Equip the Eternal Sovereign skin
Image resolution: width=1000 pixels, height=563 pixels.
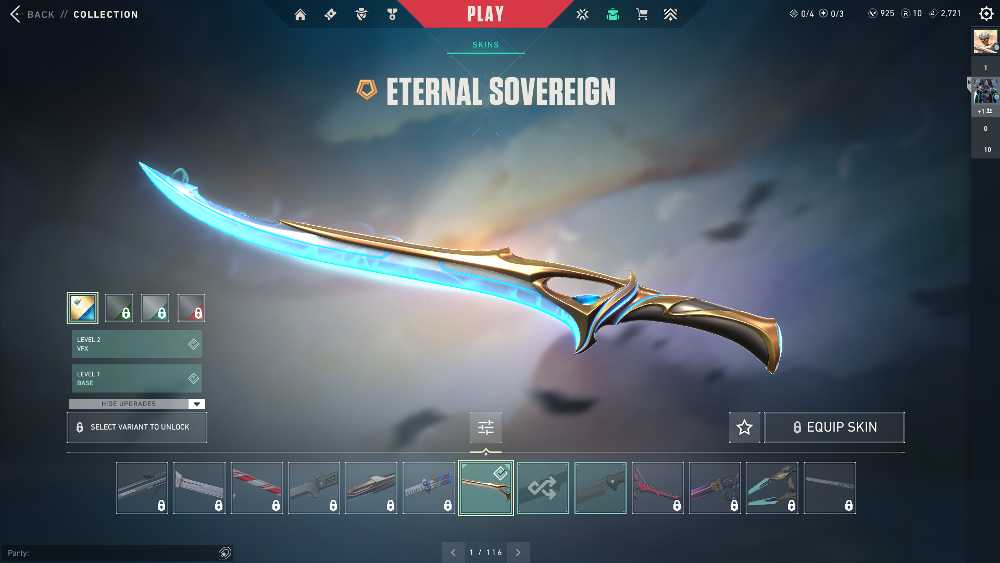click(834, 427)
